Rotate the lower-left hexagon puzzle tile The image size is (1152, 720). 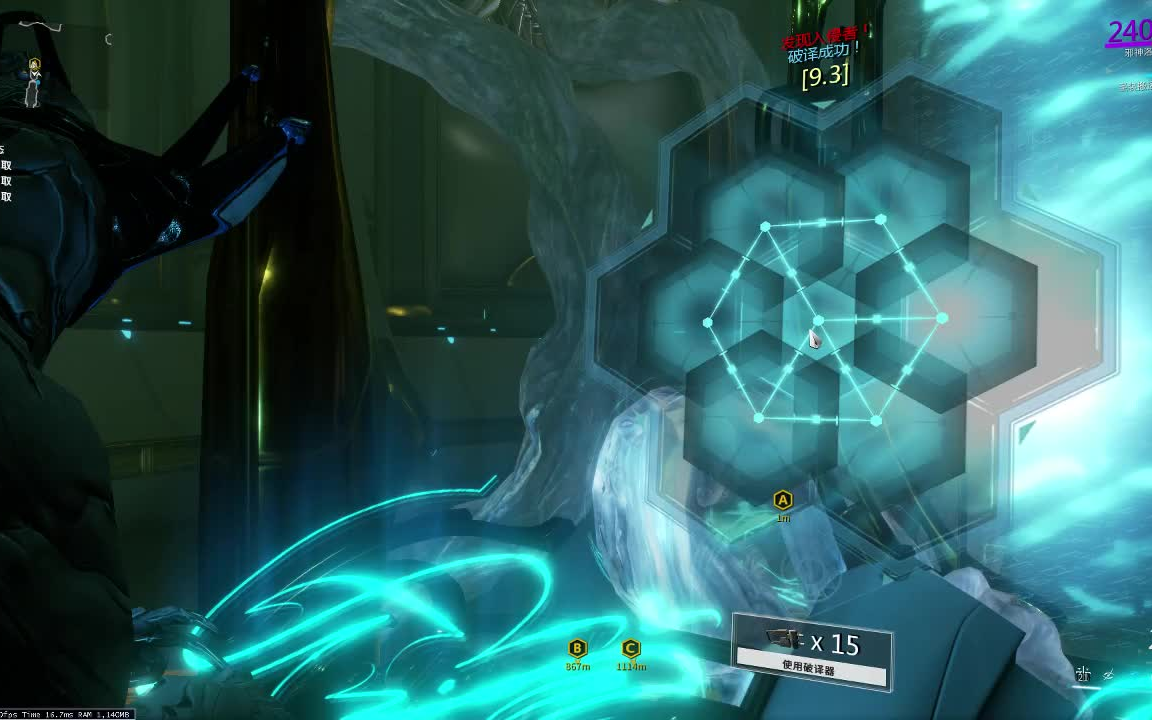coord(759,418)
